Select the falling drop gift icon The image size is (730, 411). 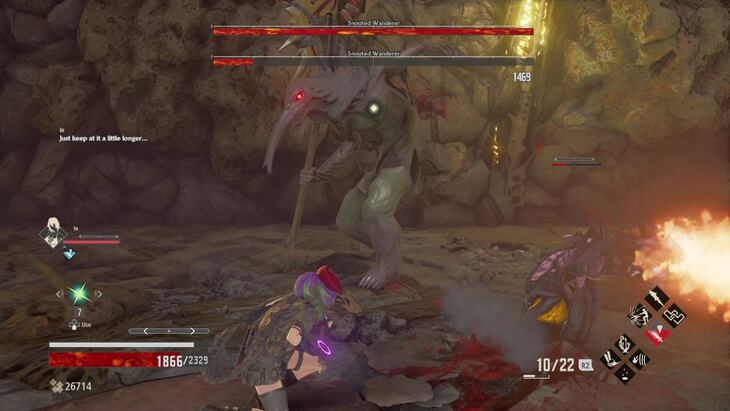626,374
